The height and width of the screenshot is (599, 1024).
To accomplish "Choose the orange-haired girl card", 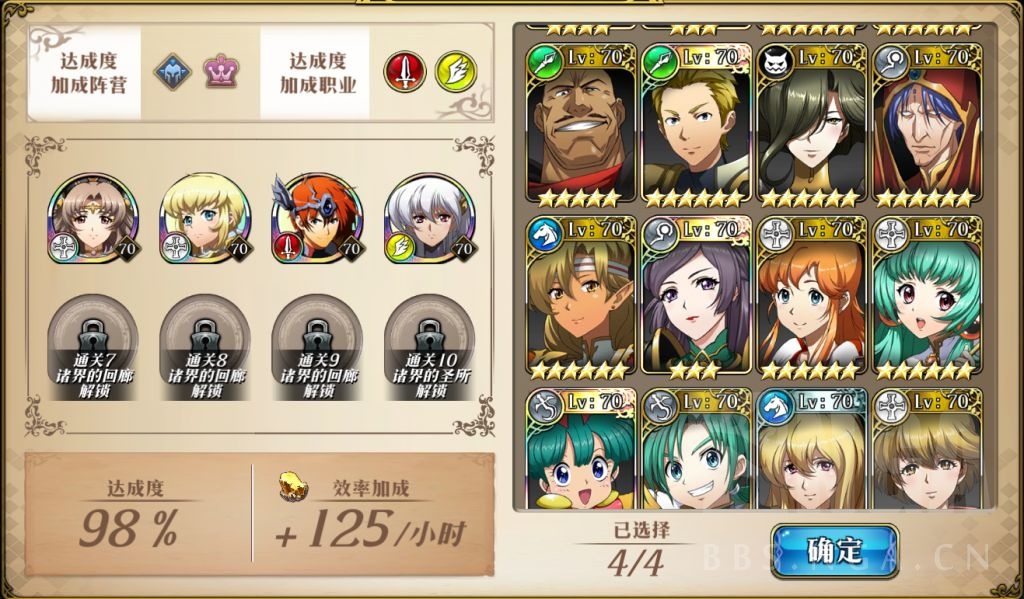I will pos(811,298).
